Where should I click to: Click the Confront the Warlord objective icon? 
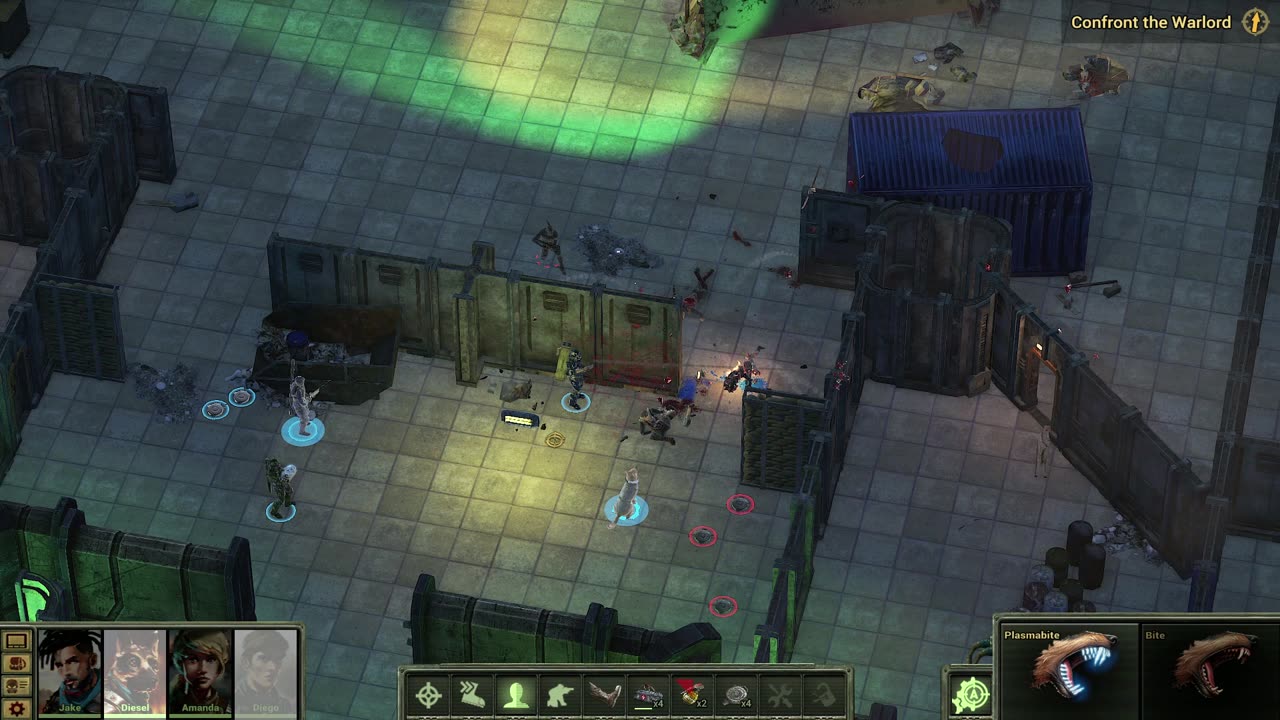tap(1254, 22)
